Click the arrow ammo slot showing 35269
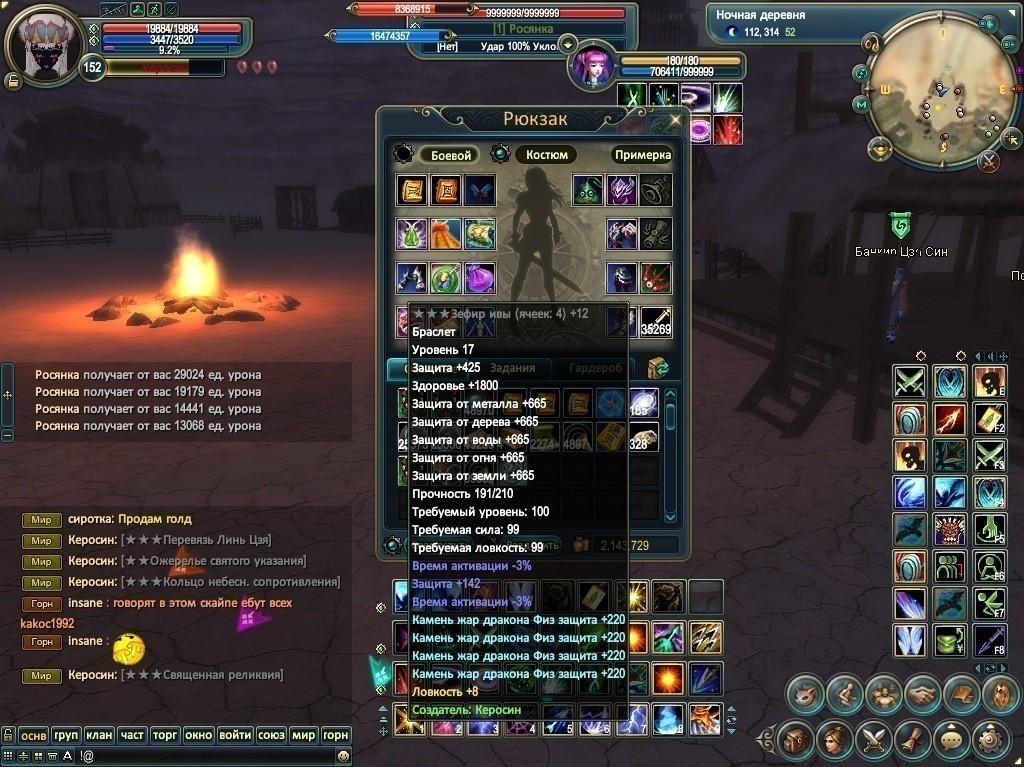 [x=656, y=322]
